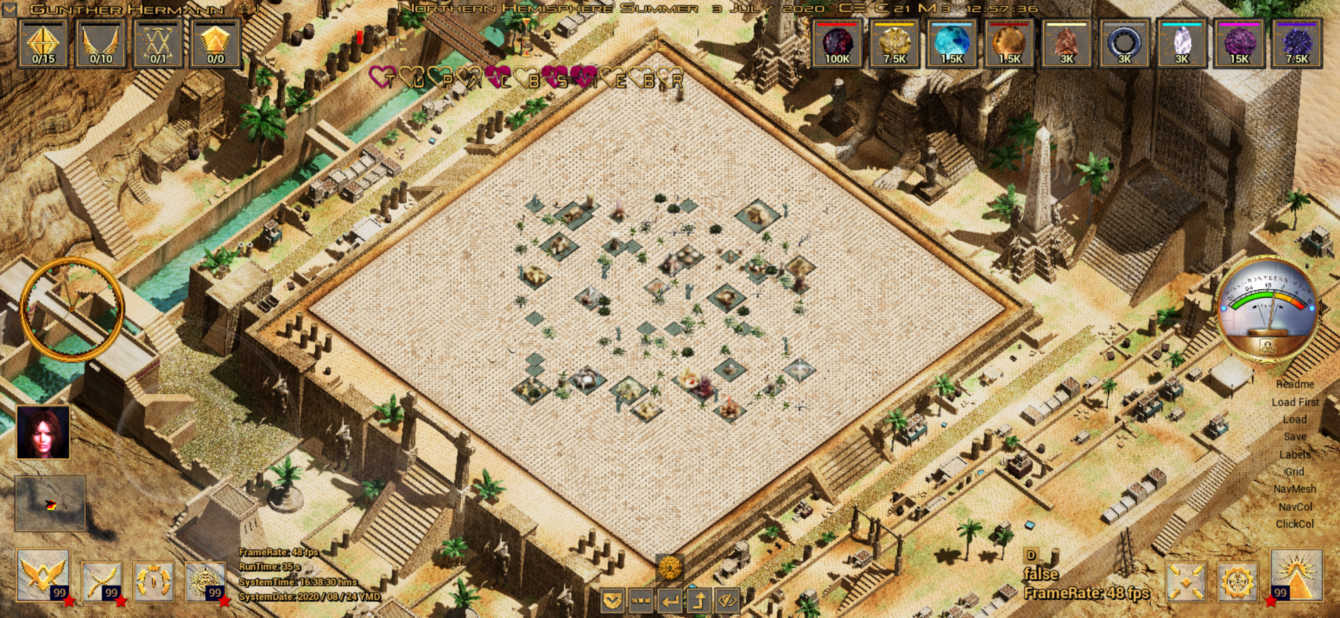Toggle the Labels overlay option
The height and width of the screenshot is (618, 1340).
(x=1295, y=454)
